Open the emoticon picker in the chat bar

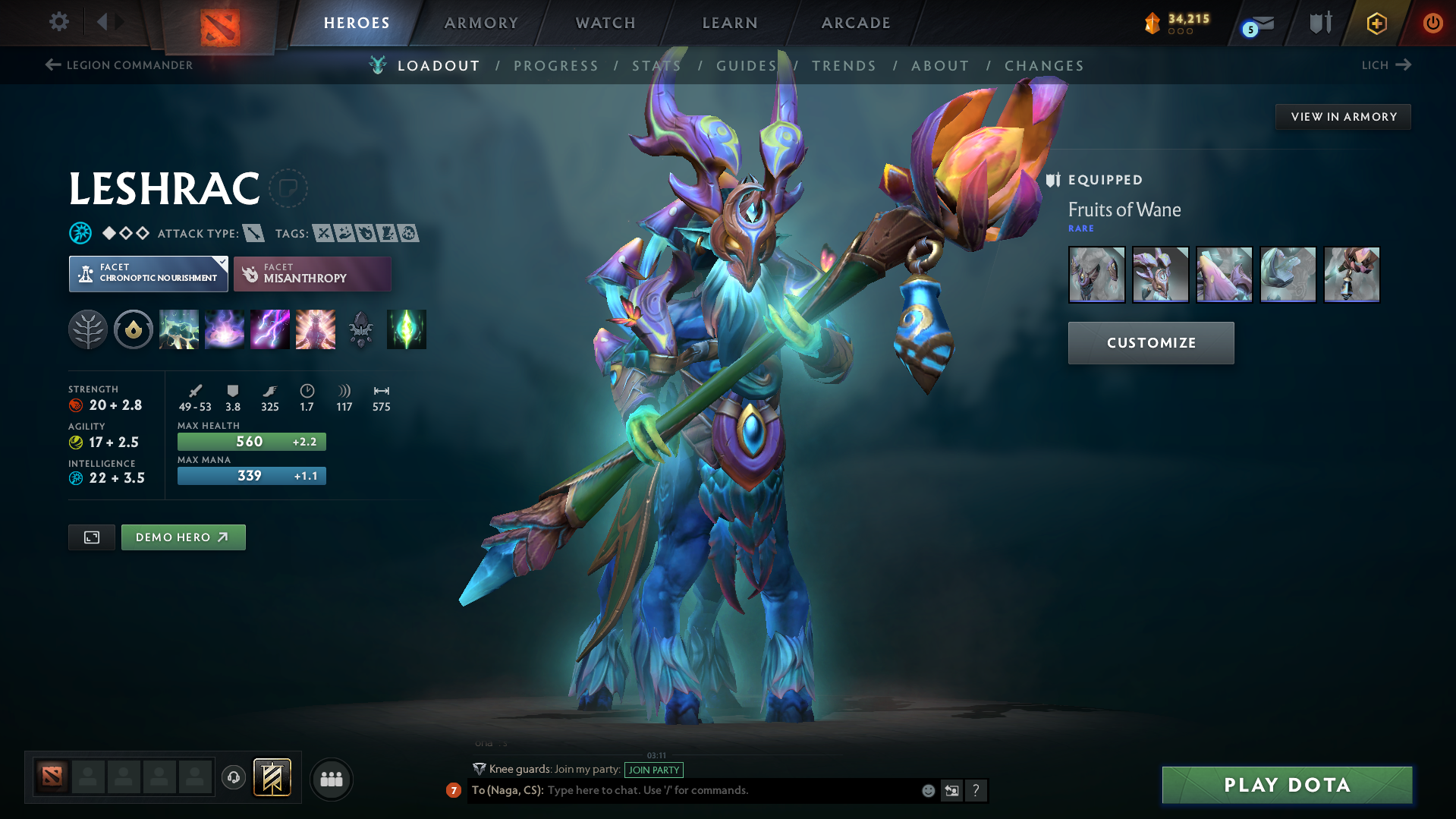pyautogui.click(x=927, y=790)
